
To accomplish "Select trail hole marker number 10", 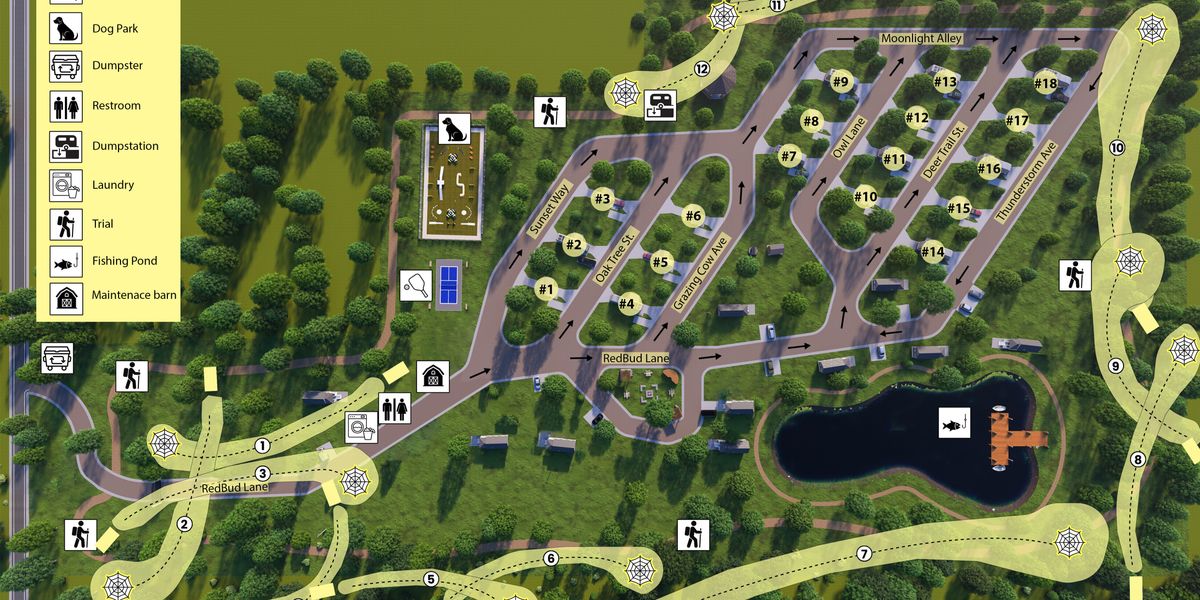I will [x=1117, y=148].
